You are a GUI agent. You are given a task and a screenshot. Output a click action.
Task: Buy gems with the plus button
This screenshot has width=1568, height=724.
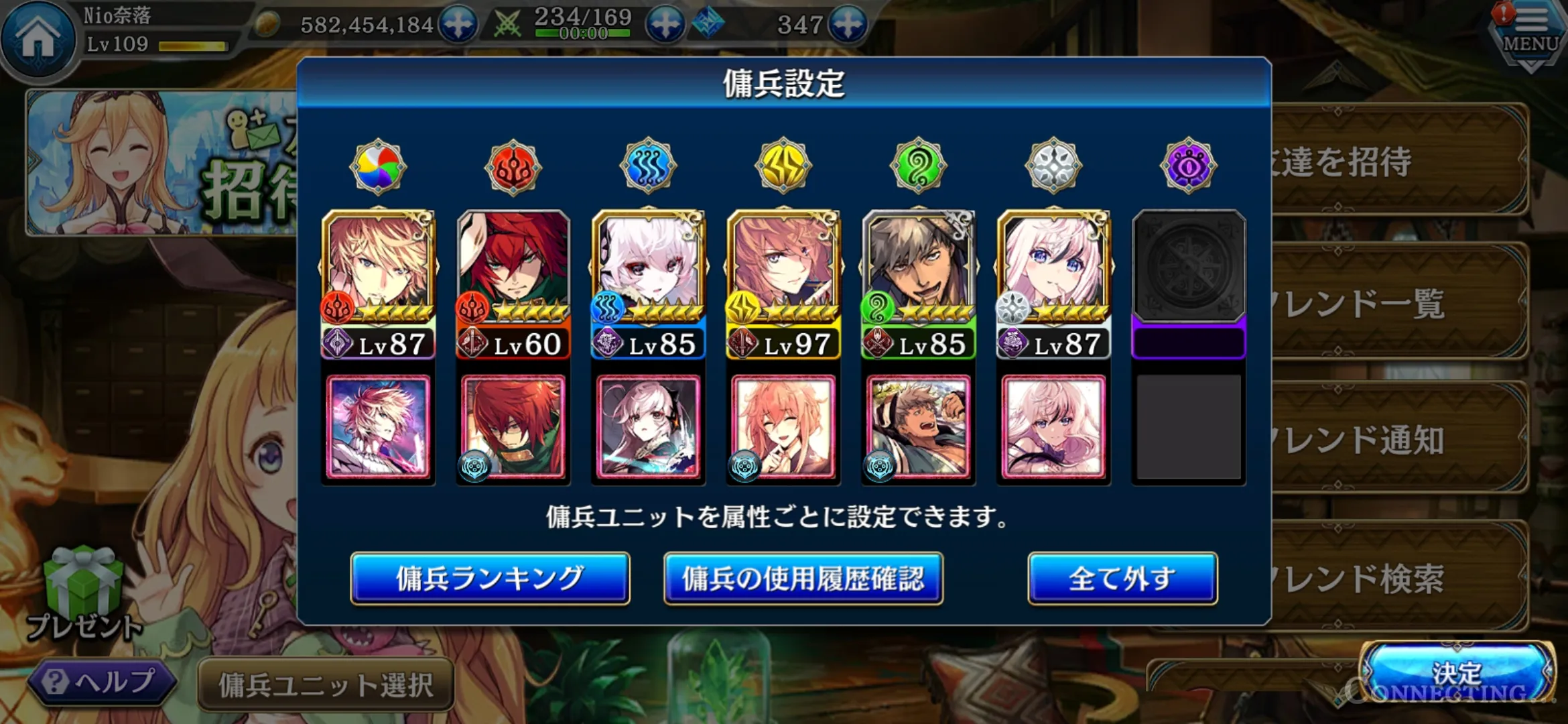[848, 25]
